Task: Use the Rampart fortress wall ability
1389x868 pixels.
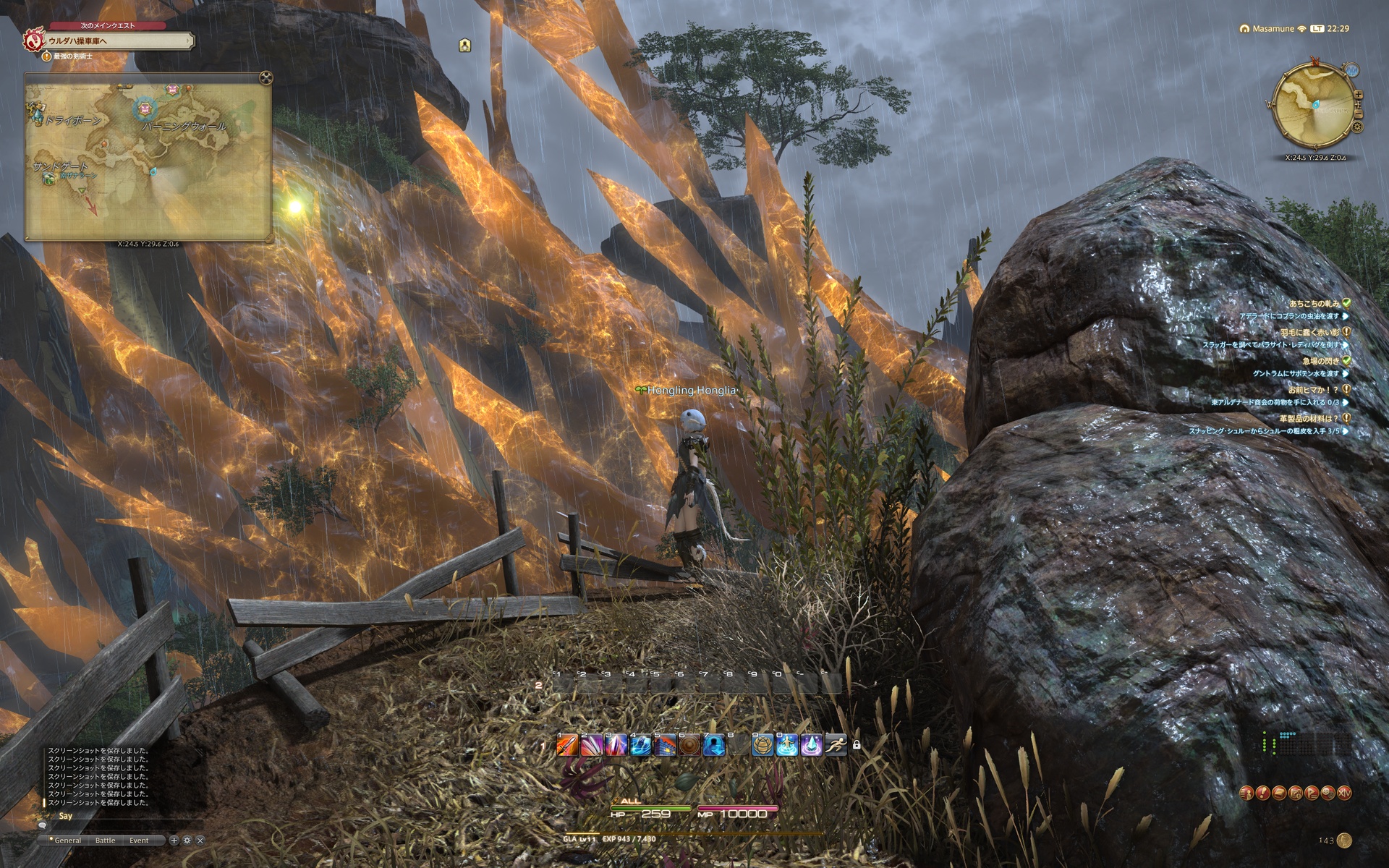Action: 664,744
